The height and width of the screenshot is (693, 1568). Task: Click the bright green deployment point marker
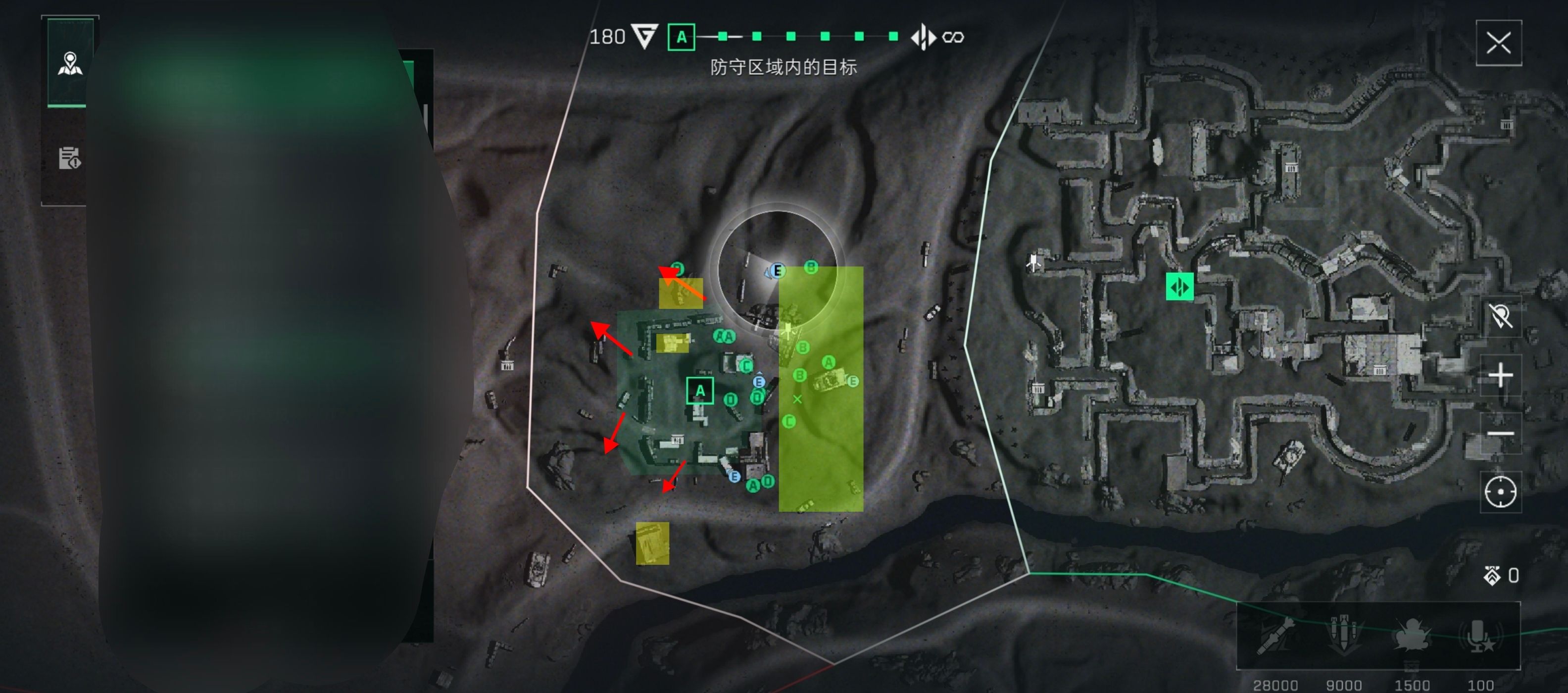click(x=1179, y=287)
